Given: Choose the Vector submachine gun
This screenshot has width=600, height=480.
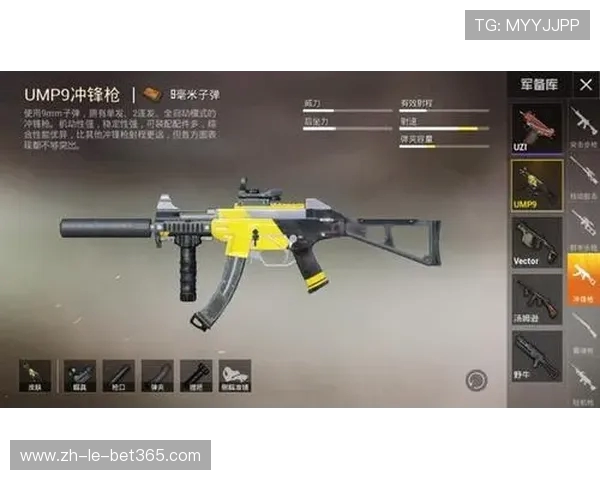Looking at the screenshot, I should [x=537, y=240].
